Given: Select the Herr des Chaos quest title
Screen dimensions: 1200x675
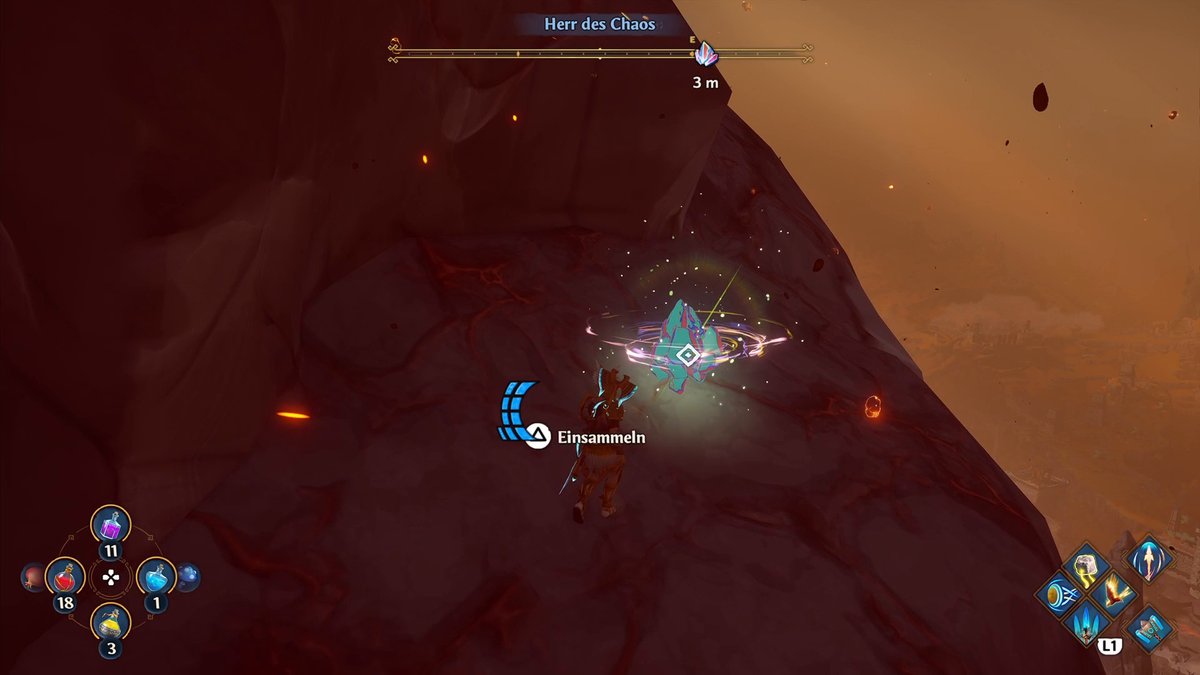Looking at the screenshot, I should click(x=600, y=23).
